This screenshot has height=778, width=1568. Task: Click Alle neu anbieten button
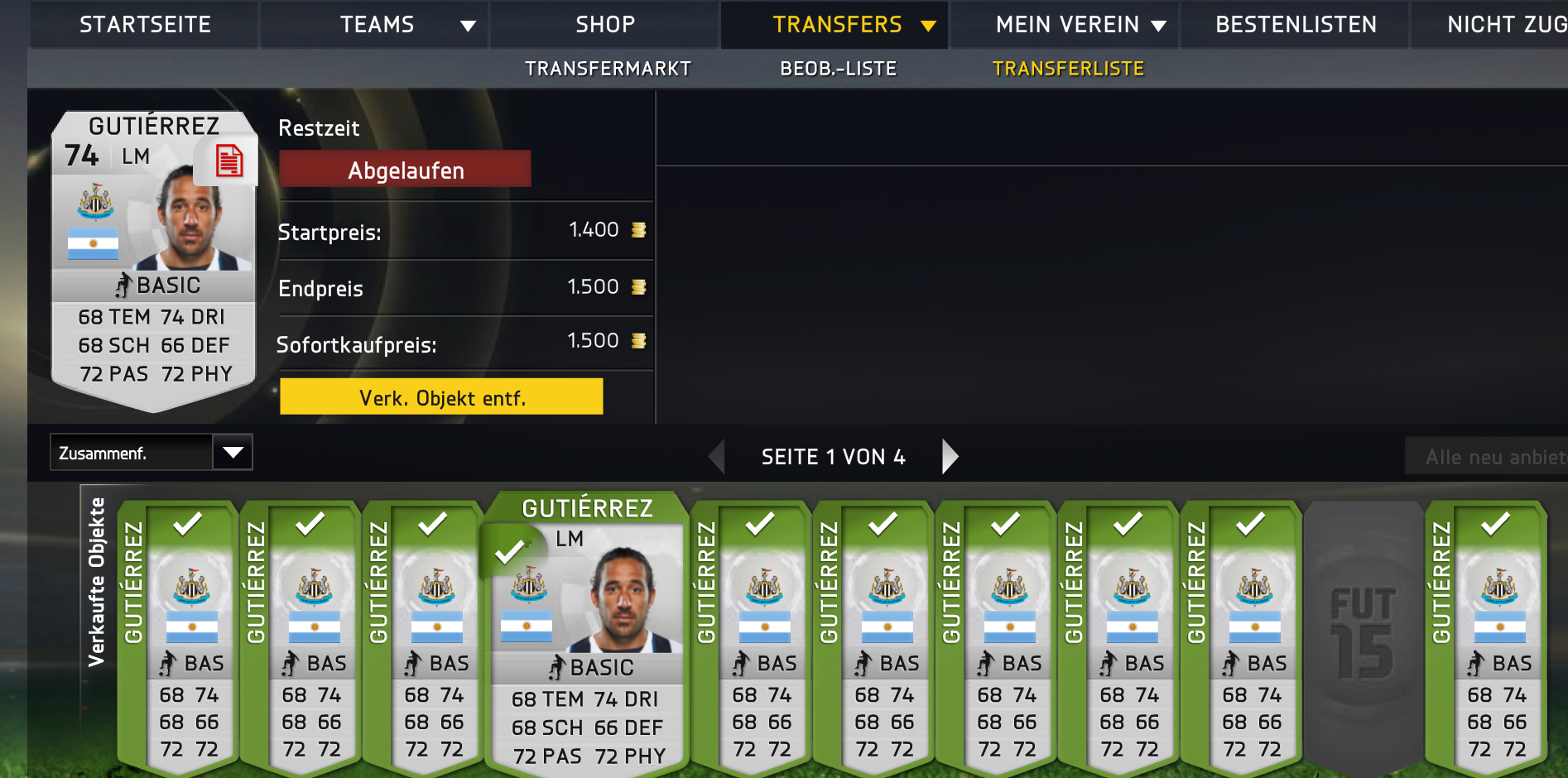tap(1486, 457)
